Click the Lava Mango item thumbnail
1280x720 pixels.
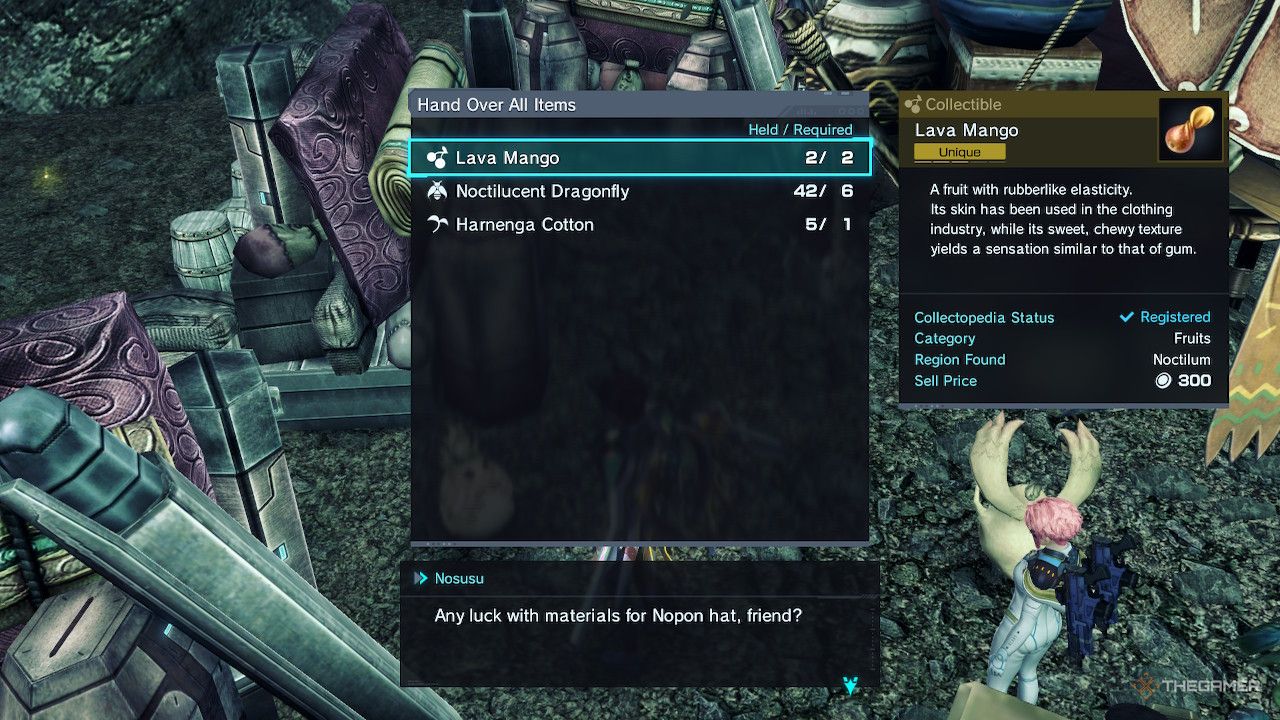pyautogui.click(x=1190, y=129)
